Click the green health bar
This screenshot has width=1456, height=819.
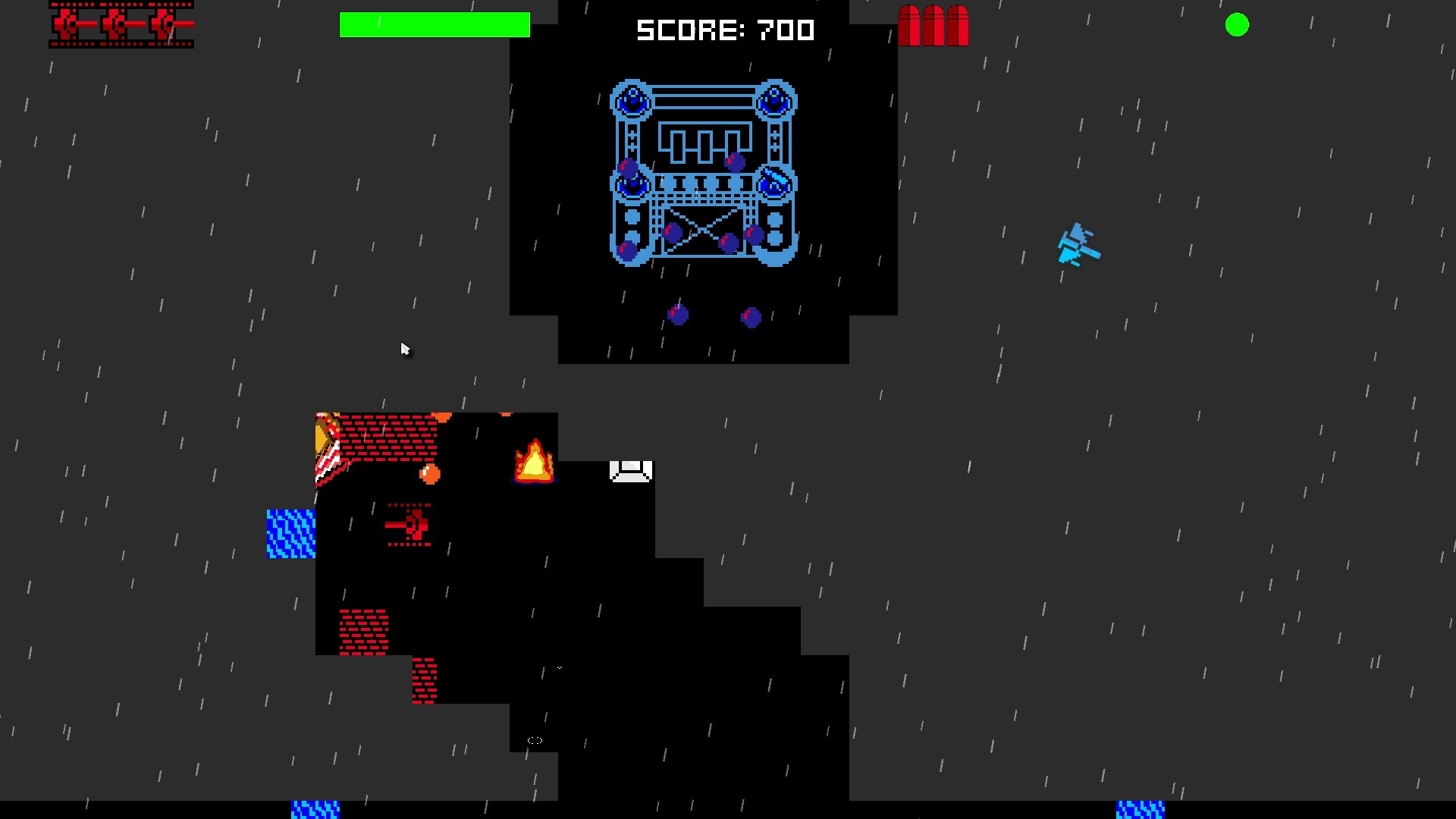(435, 24)
